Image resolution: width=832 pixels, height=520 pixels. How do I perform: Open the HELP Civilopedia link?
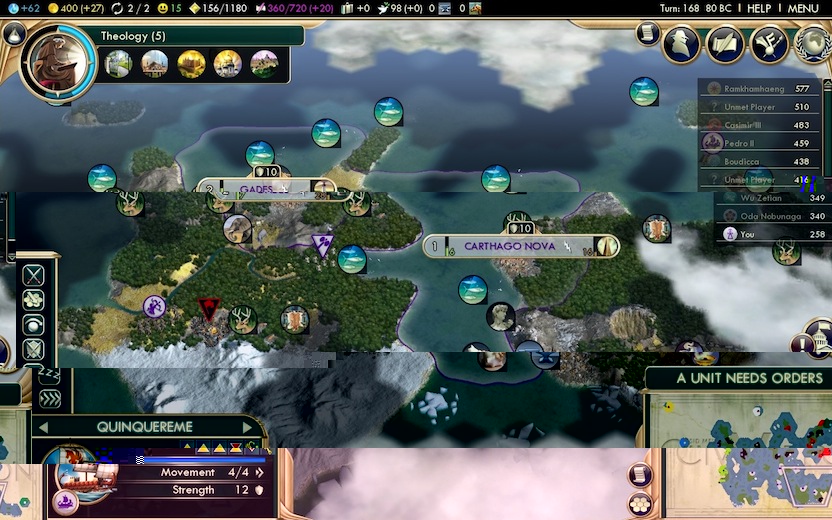tap(759, 8)
